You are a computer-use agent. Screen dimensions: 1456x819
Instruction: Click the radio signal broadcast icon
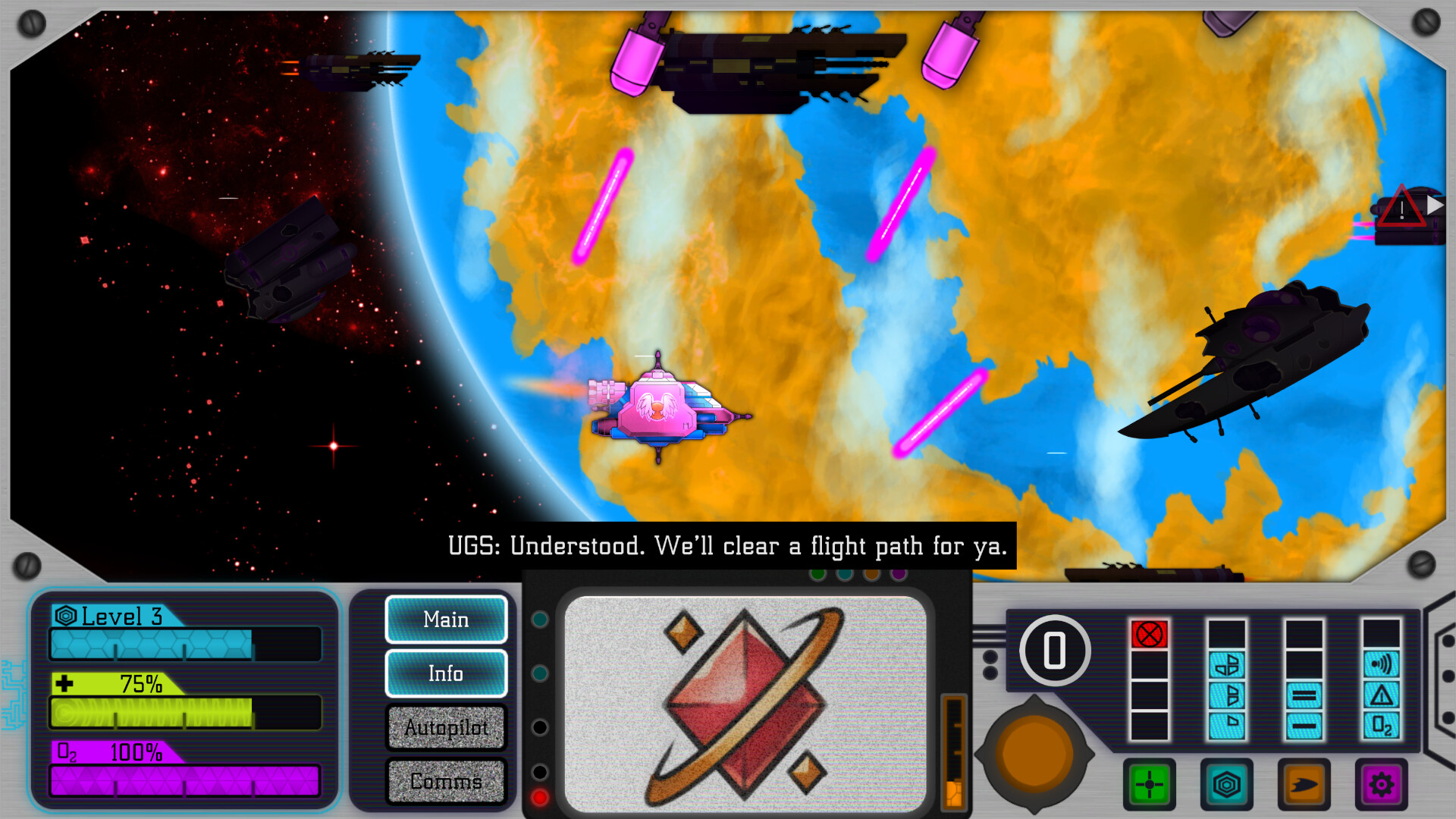pyautogui.click(x=1381, y=666)
